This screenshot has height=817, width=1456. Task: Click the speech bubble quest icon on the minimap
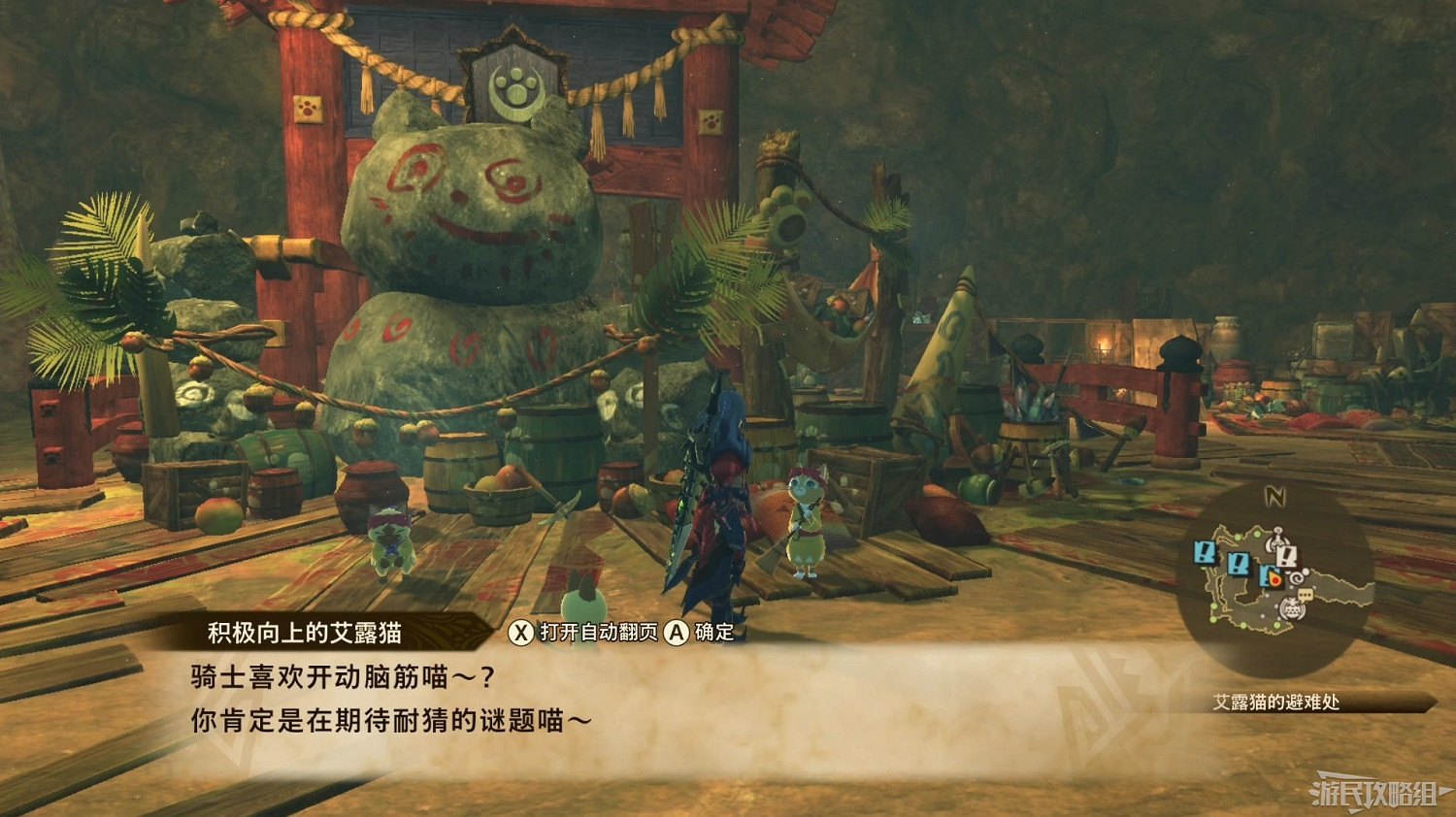click(x=1305, y=594)
